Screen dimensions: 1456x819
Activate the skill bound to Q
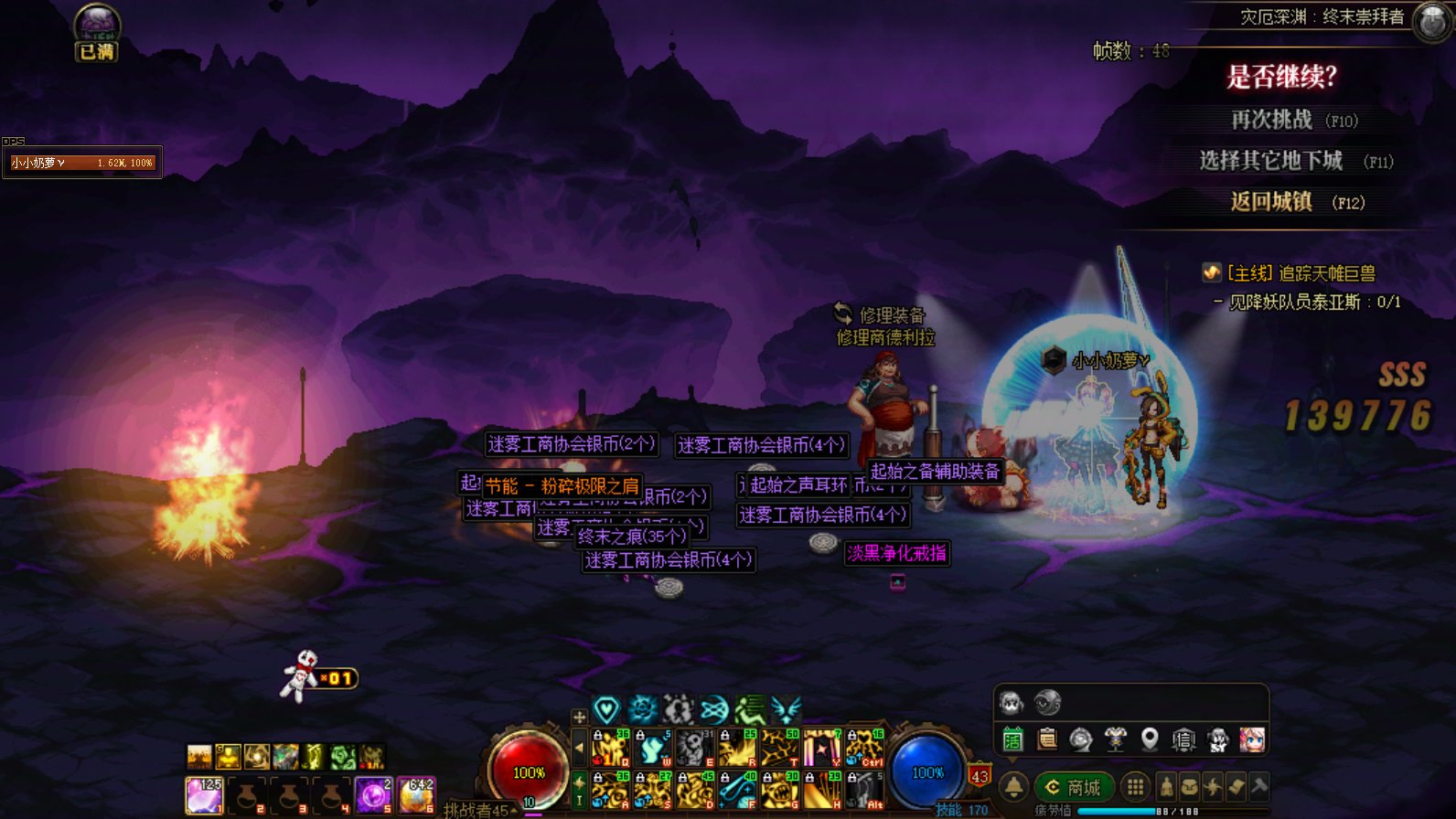[610, 748]
